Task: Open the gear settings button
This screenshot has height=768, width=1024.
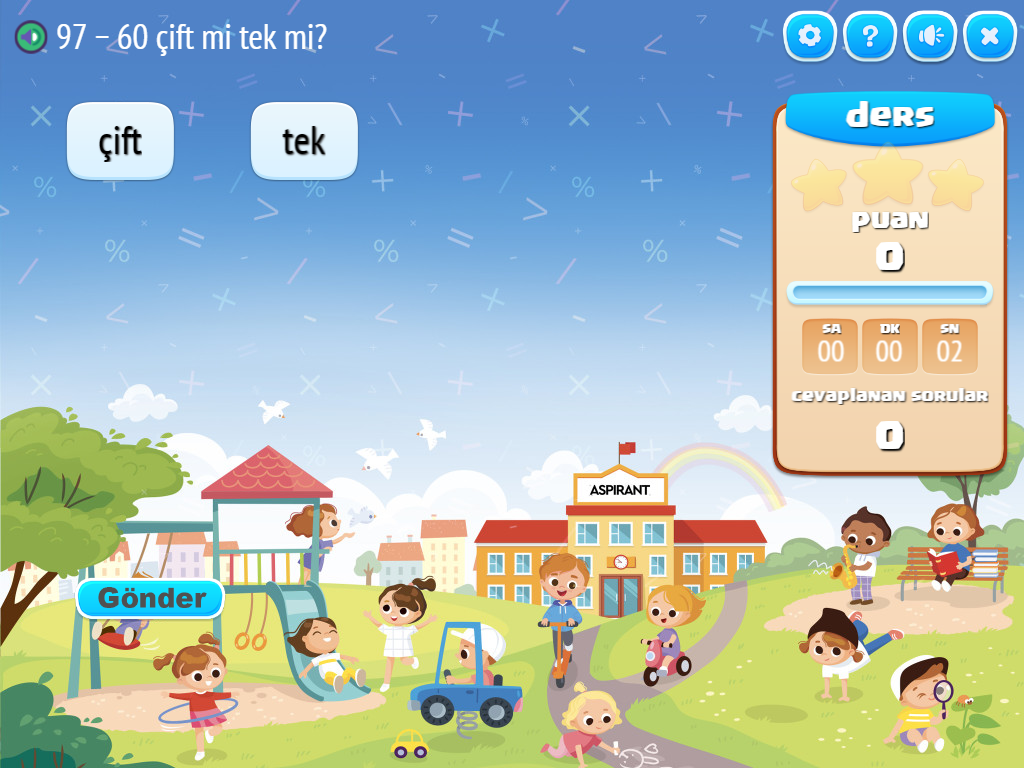Action: 809,37
